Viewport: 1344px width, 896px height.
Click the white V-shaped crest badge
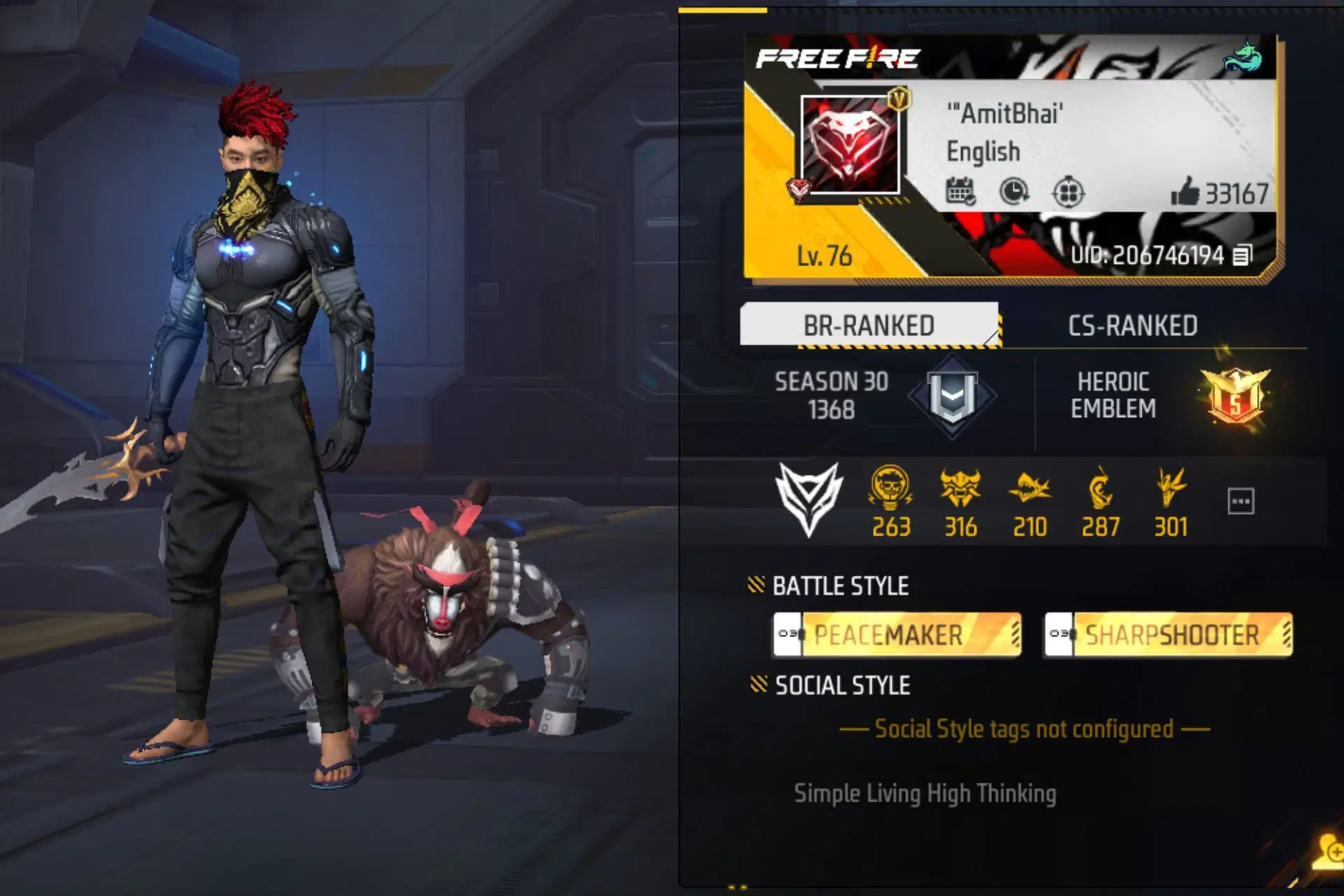tap(809, 498)
